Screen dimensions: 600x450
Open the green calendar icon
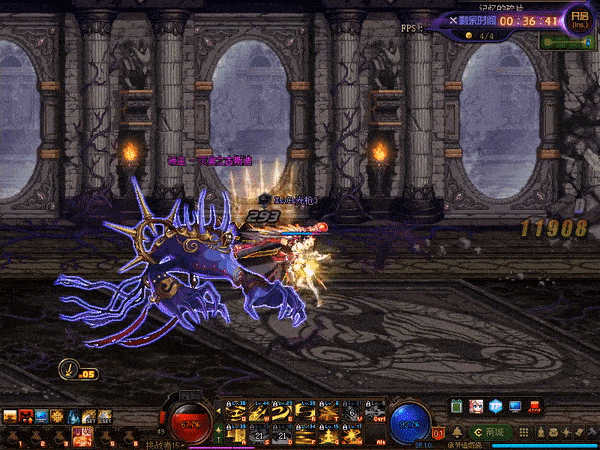(458, 407)
